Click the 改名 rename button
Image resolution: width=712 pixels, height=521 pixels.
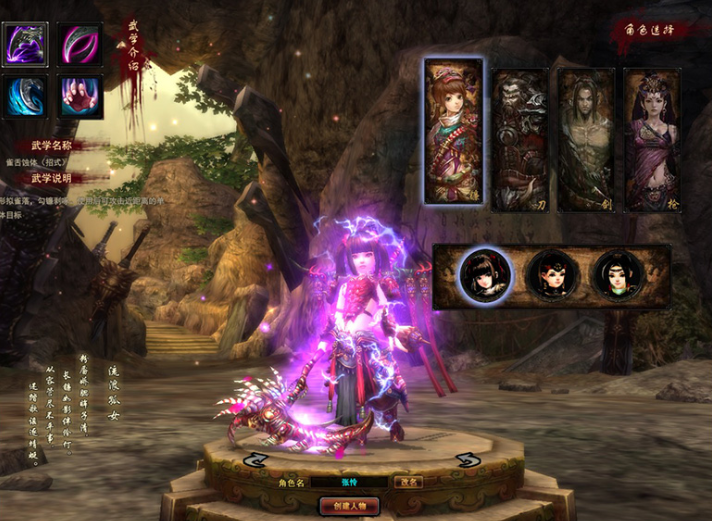point(407,483)
